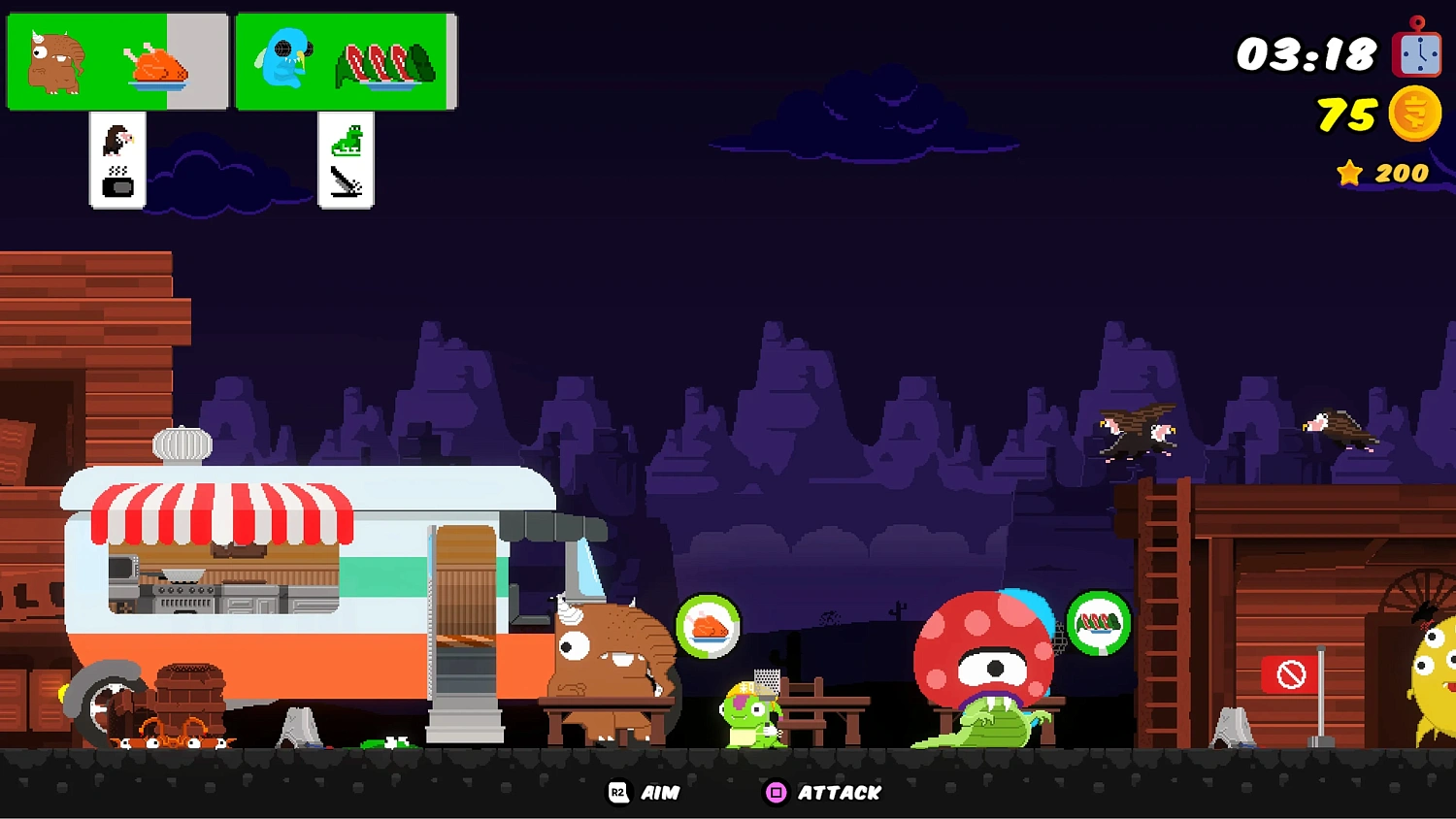This screenshot has width=1456, height=819.
Task: Click the star score icon
Action: tap(1350, 173)
